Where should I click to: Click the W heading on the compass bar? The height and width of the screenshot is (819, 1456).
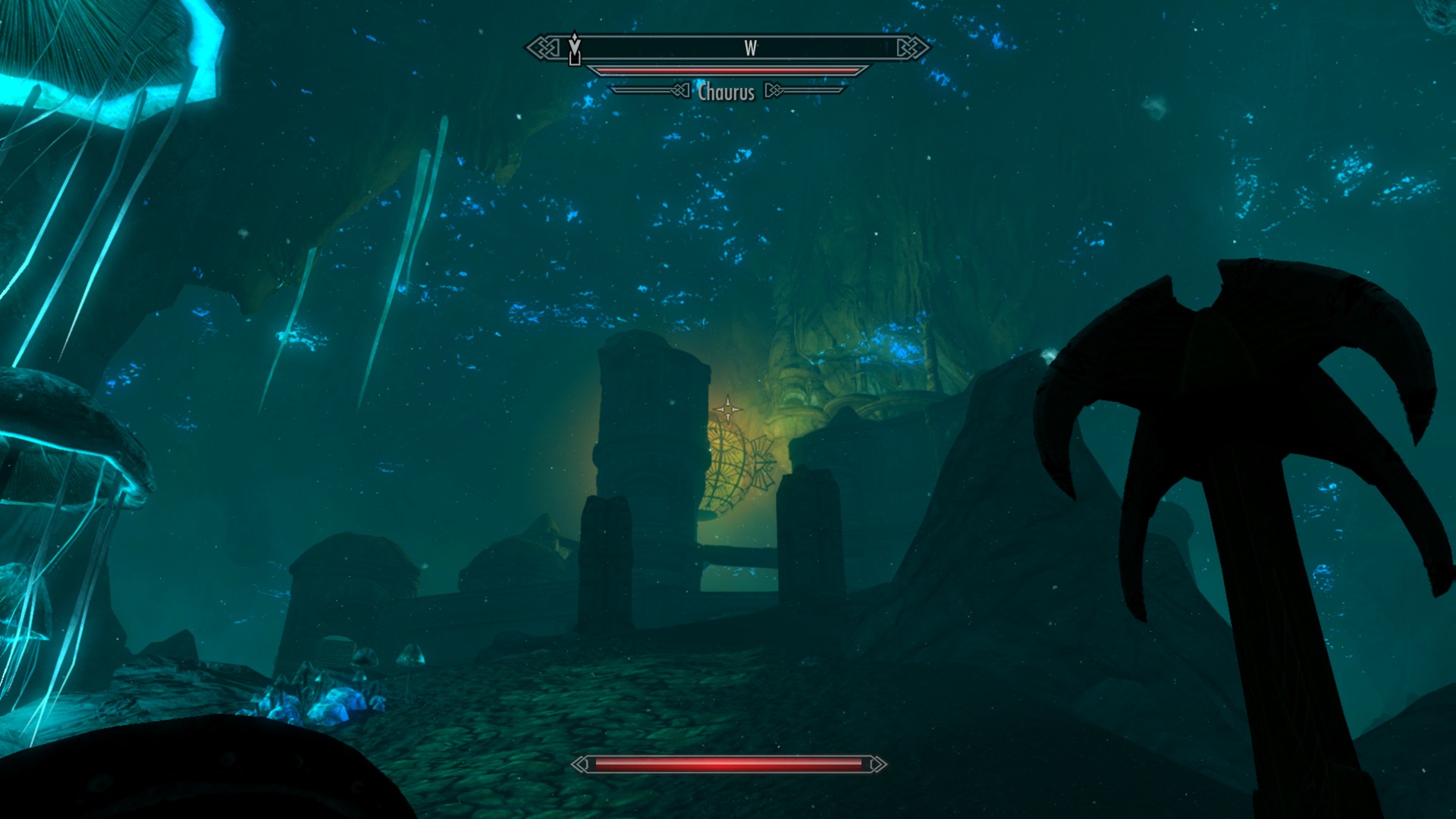[750, 49]
